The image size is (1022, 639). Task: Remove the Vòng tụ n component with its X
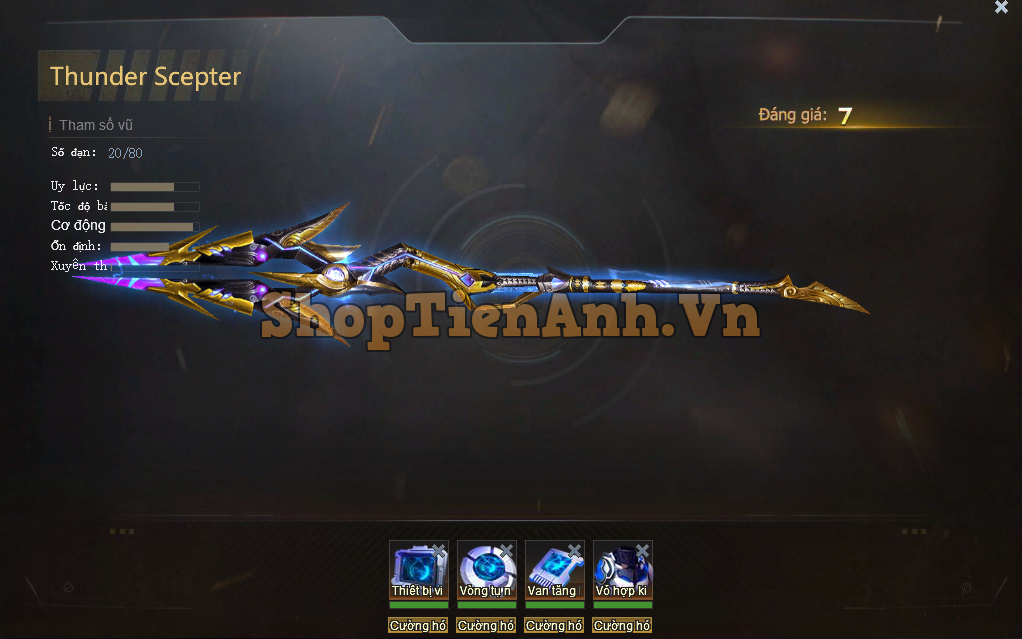pyautogui.click(x=507, y=550)
